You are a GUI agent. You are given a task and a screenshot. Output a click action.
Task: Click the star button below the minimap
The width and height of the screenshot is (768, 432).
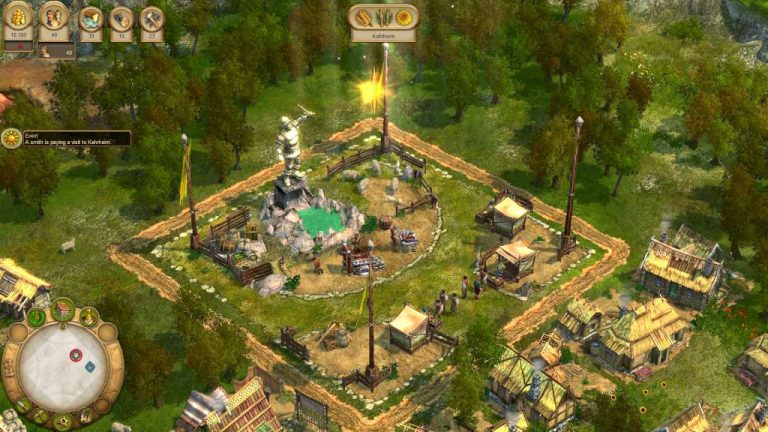[64, 421]
